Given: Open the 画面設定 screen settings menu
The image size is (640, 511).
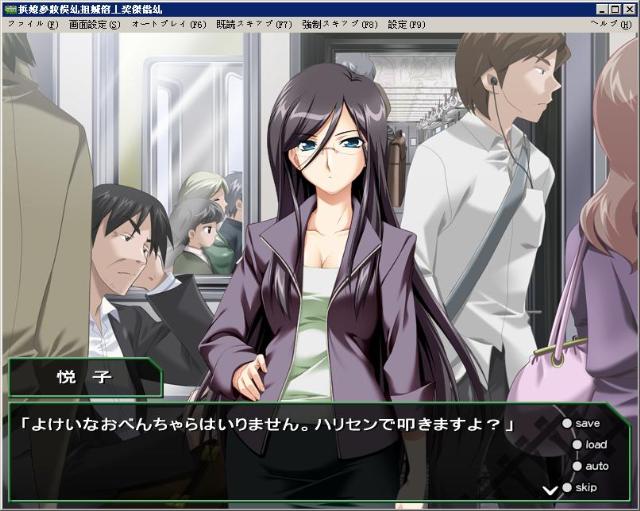Looking at the screenshot, I should 93,23.
